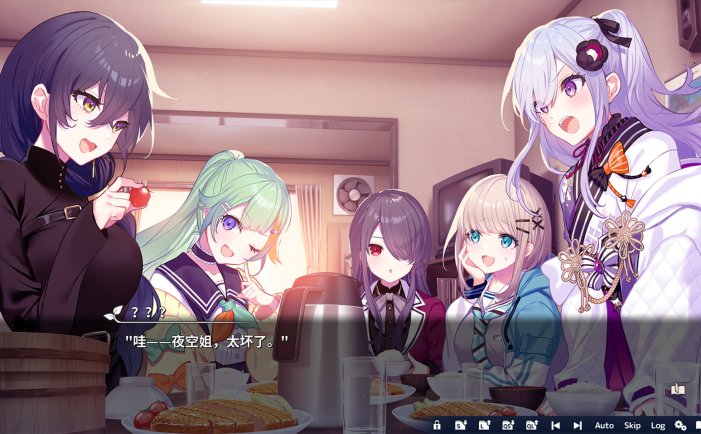Viewport: 701px width, 434px height.
Task: Click the open book icon above the toolbar
Action: [677, 390]
